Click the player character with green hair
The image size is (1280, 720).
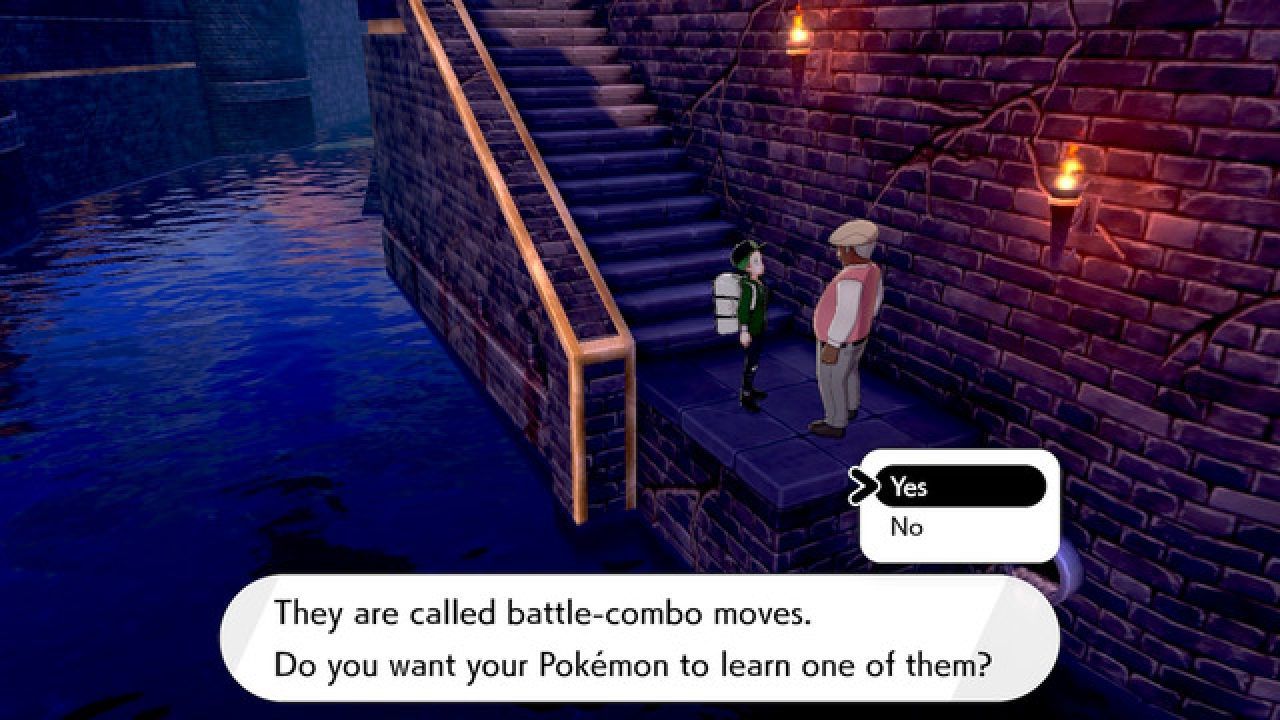click(750, 320)
